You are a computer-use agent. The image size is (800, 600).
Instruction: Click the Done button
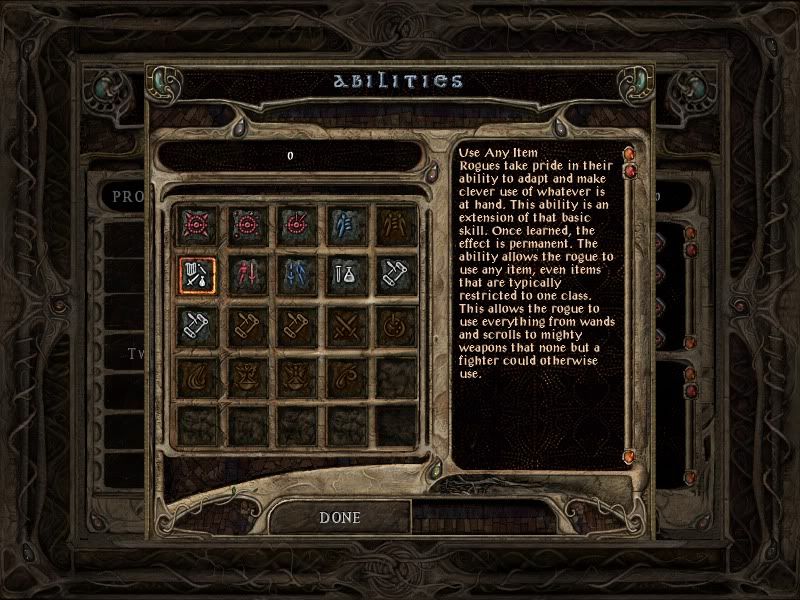[340, 517]
